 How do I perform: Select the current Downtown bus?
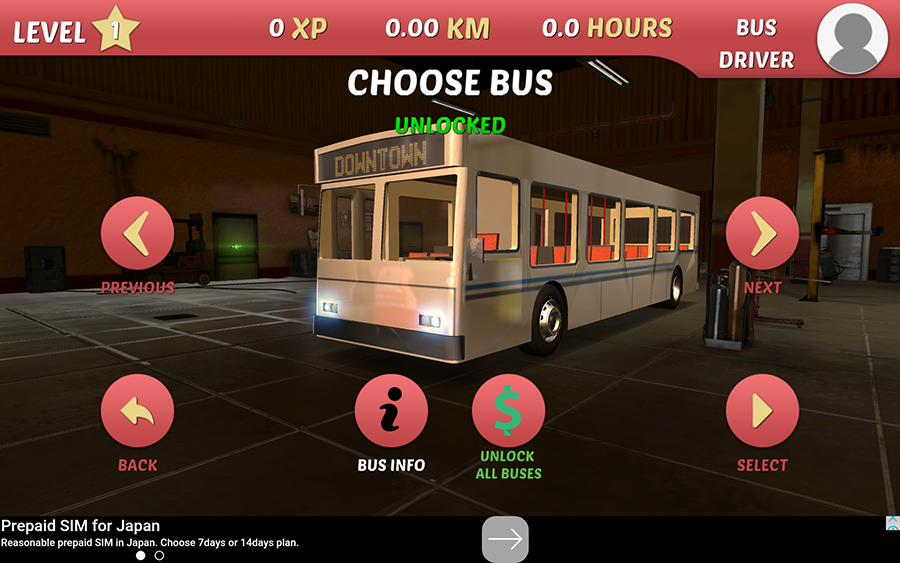[x=762, y=411]
